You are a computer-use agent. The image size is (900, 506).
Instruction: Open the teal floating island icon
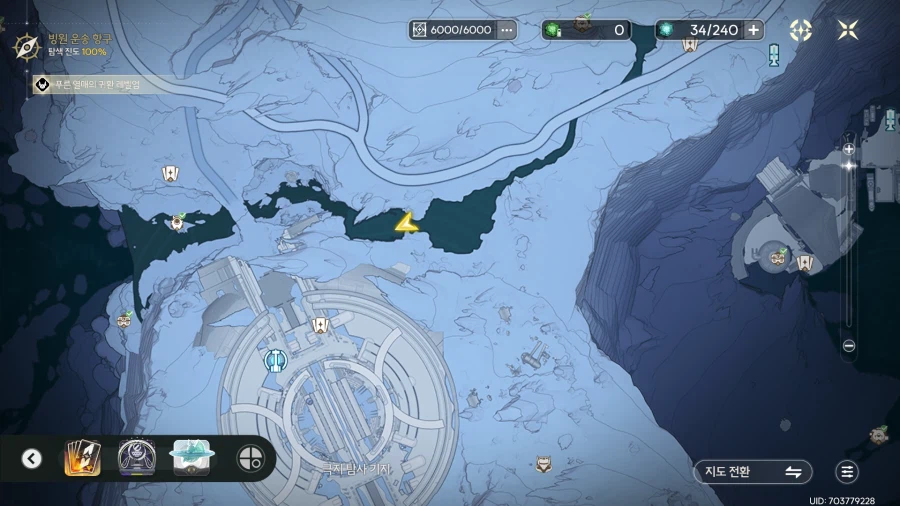[x=190, y=457]
